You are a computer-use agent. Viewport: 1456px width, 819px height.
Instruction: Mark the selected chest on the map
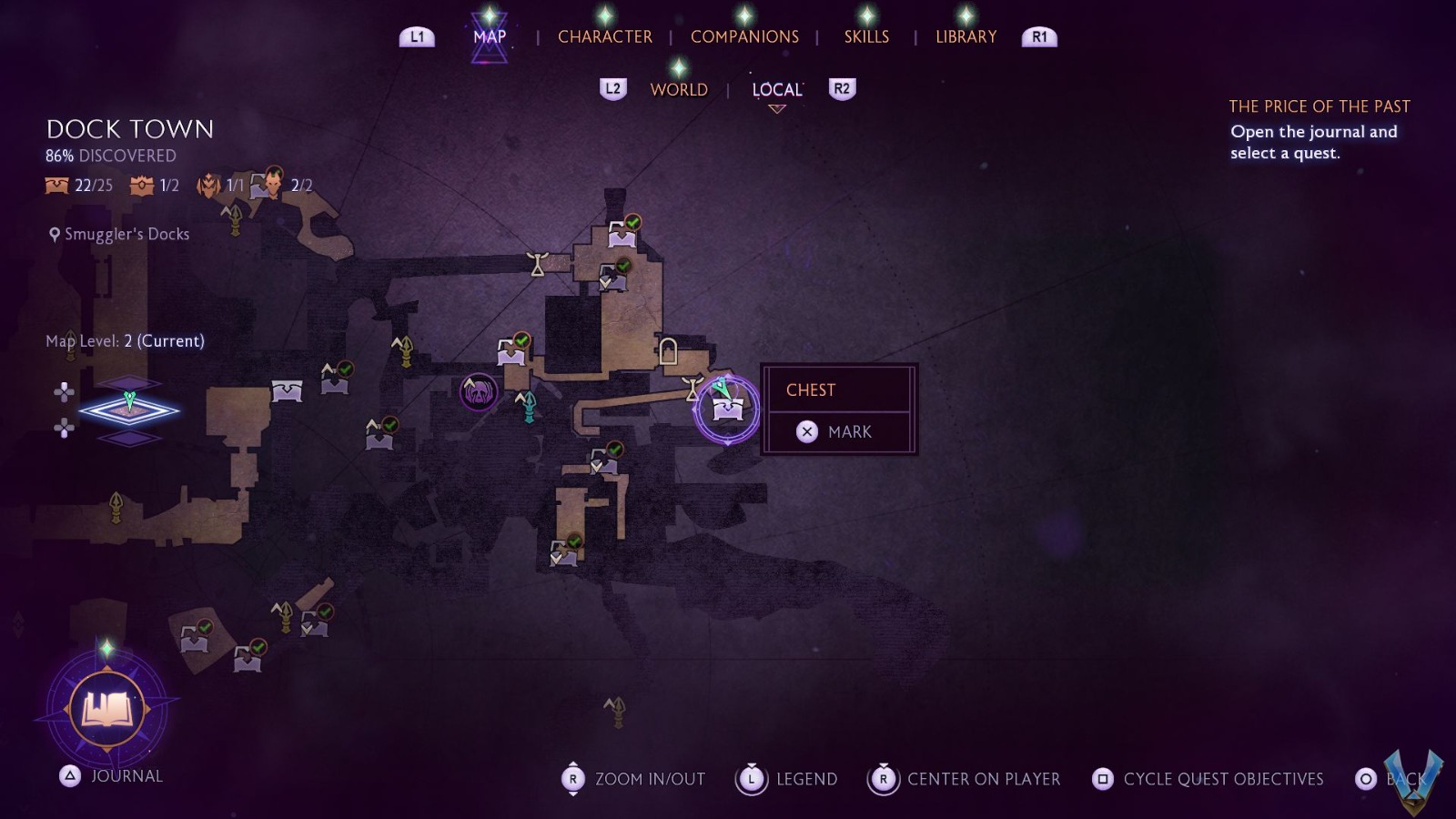click(x=837, y=431)
